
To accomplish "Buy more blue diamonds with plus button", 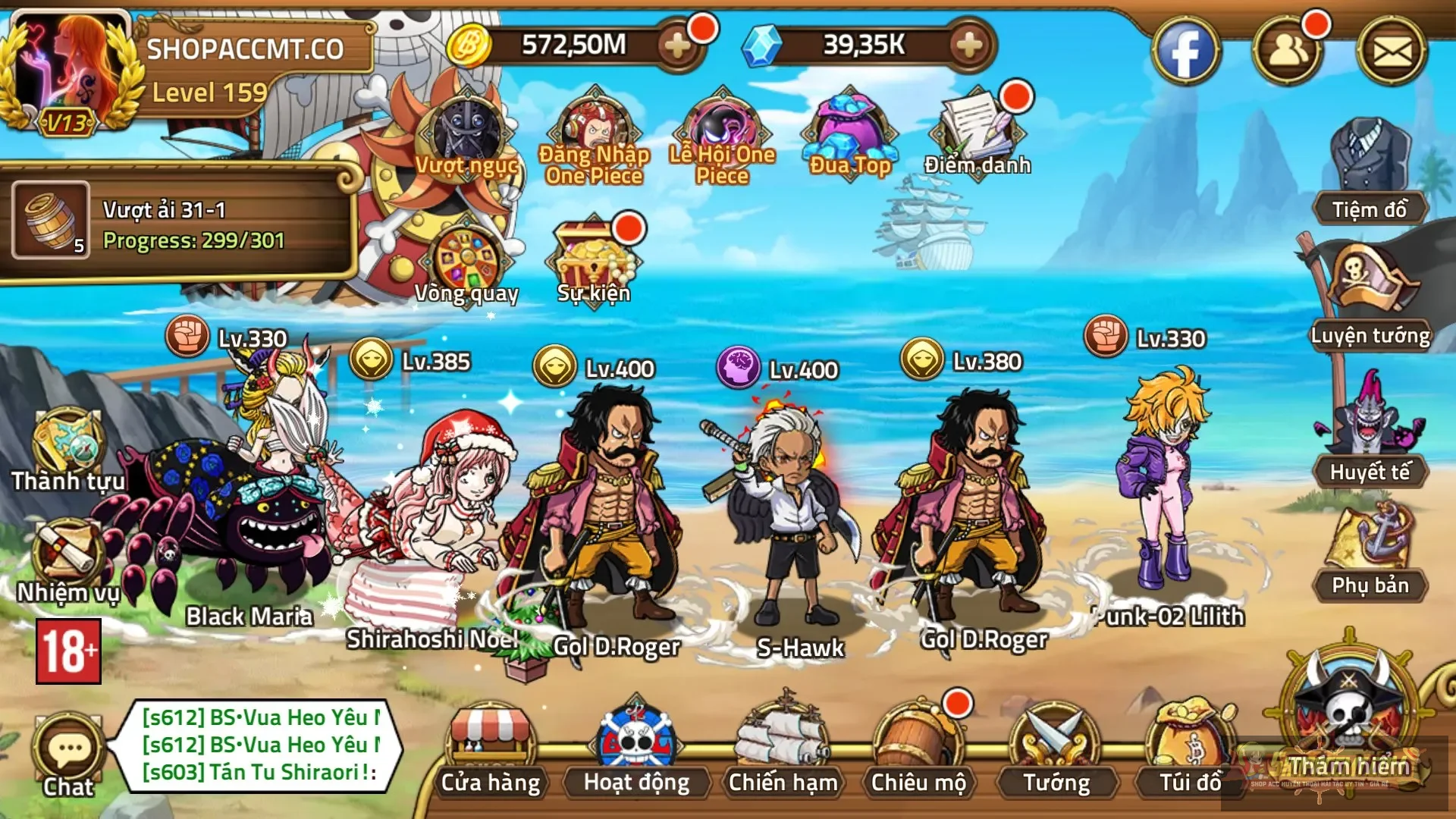I will click(969, 45).
